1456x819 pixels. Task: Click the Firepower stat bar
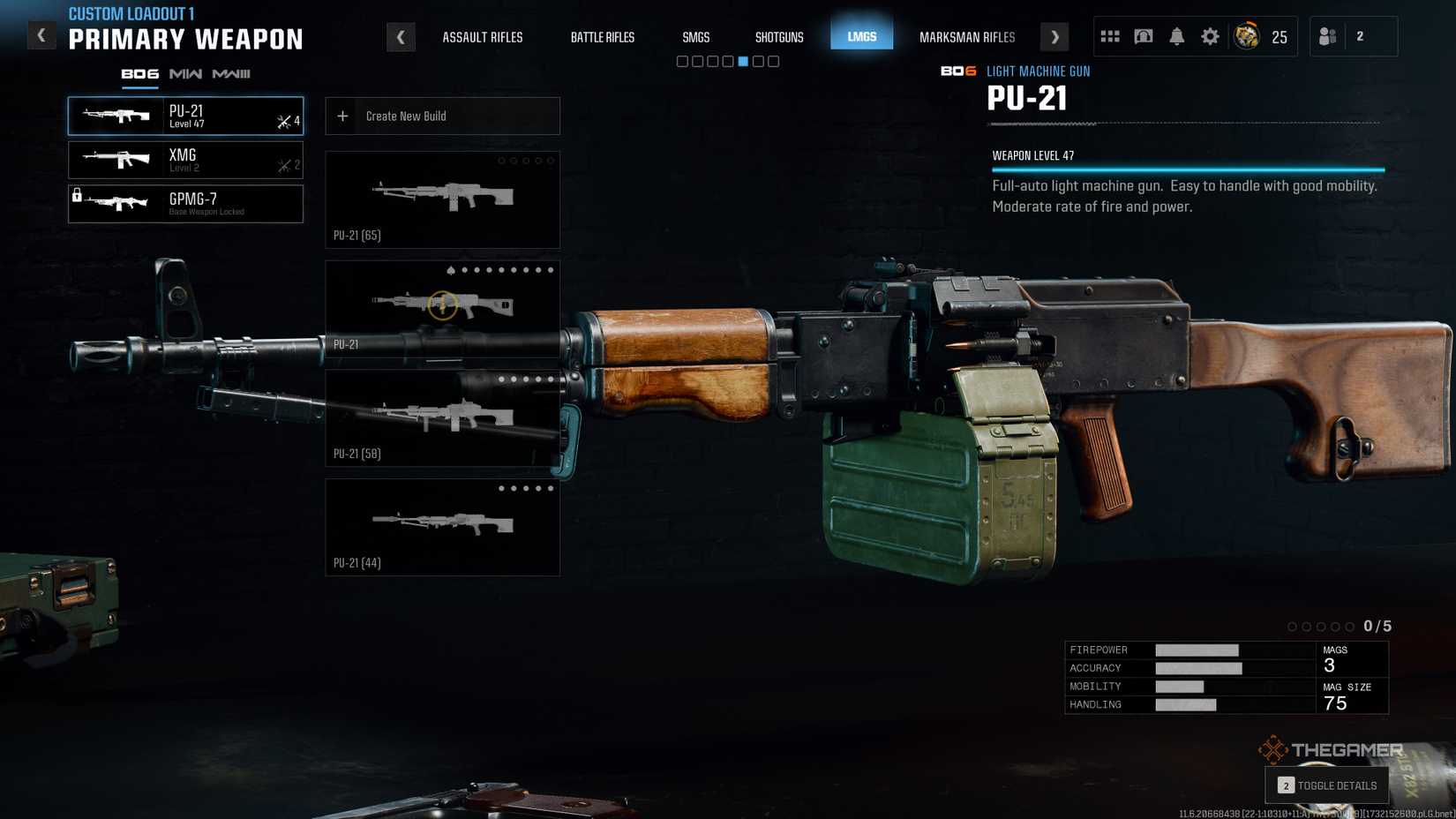click(1198, 650)
